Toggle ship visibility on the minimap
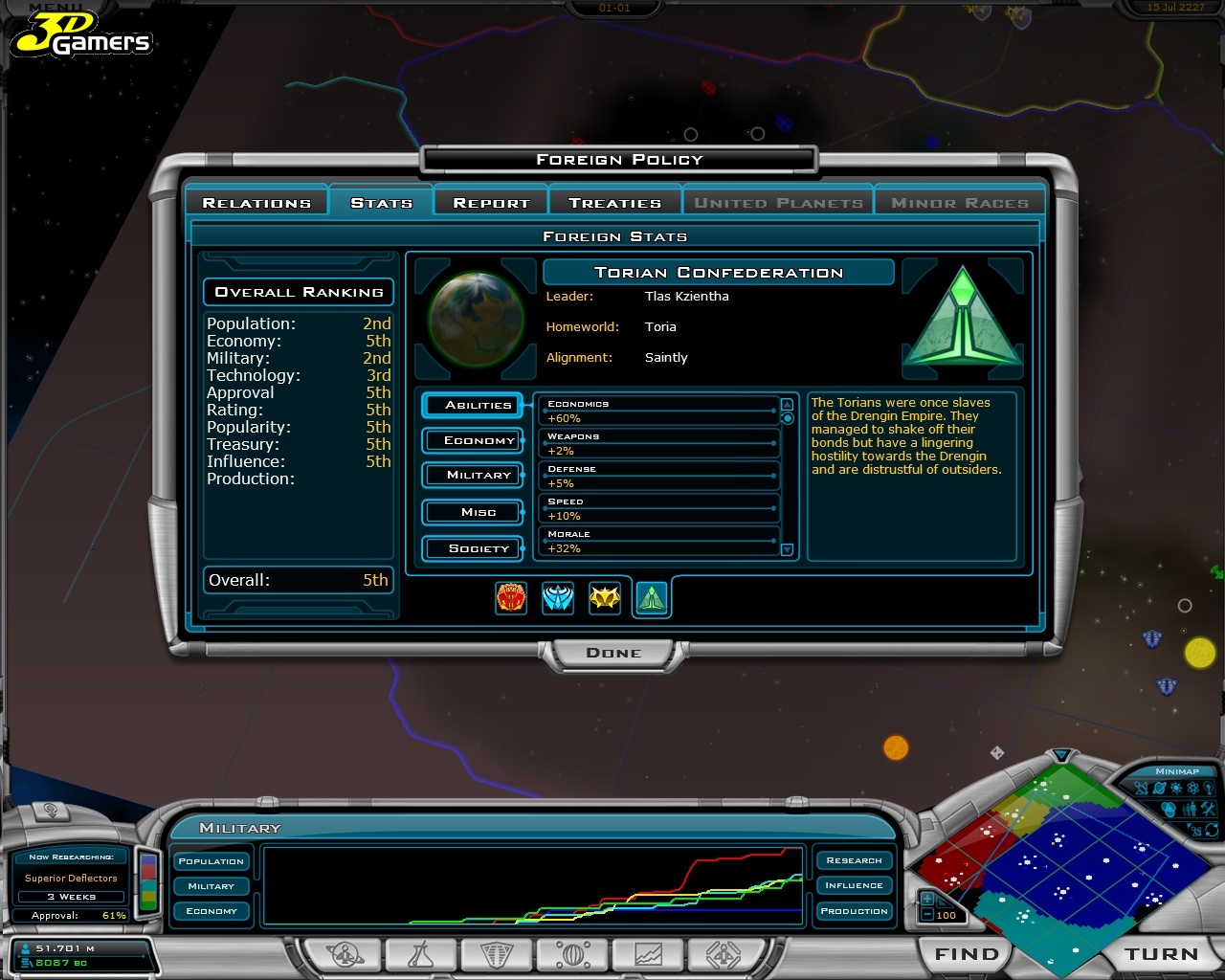 point(1141,788)
